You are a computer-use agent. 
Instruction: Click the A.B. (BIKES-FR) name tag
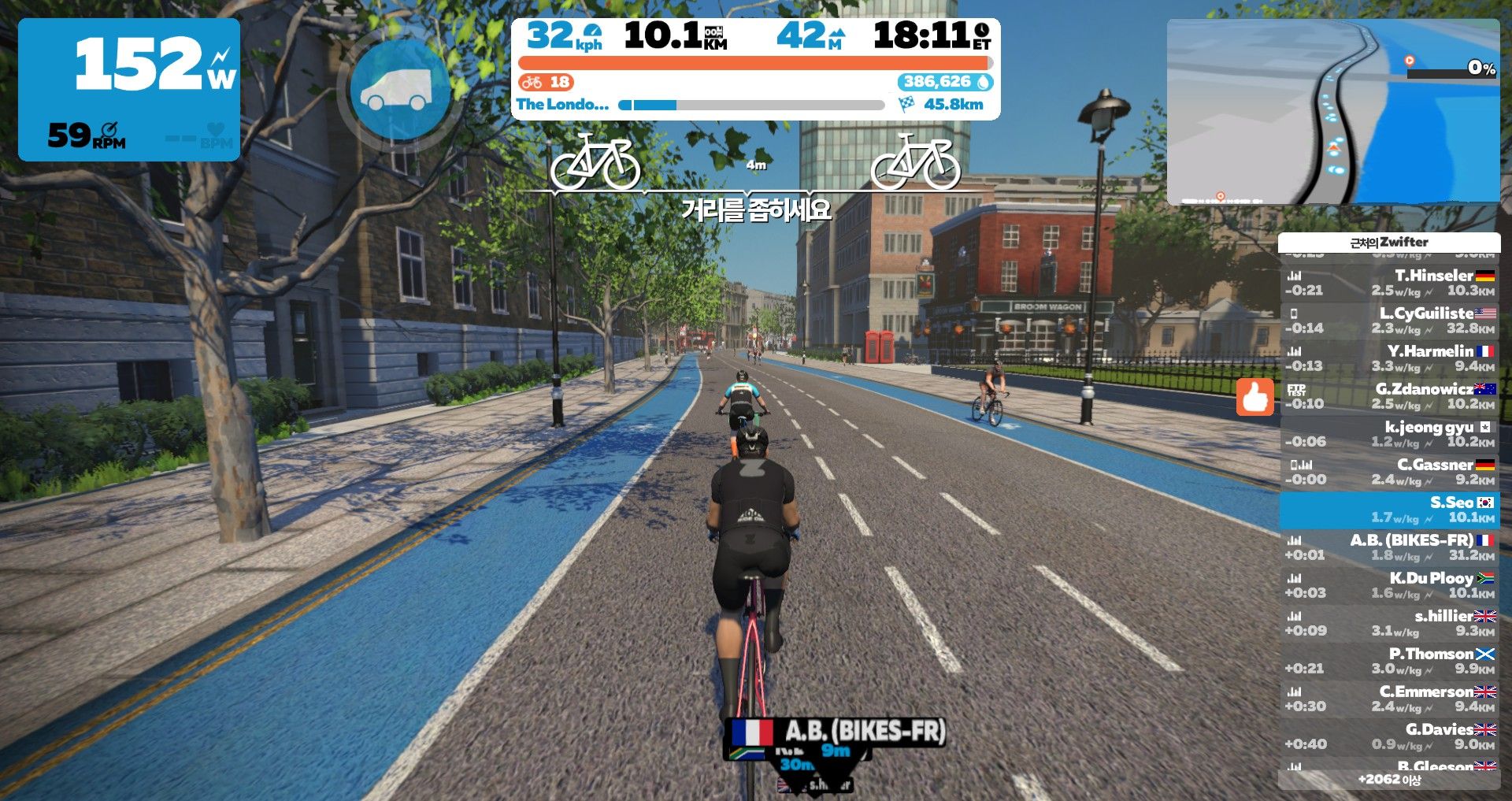836,732
